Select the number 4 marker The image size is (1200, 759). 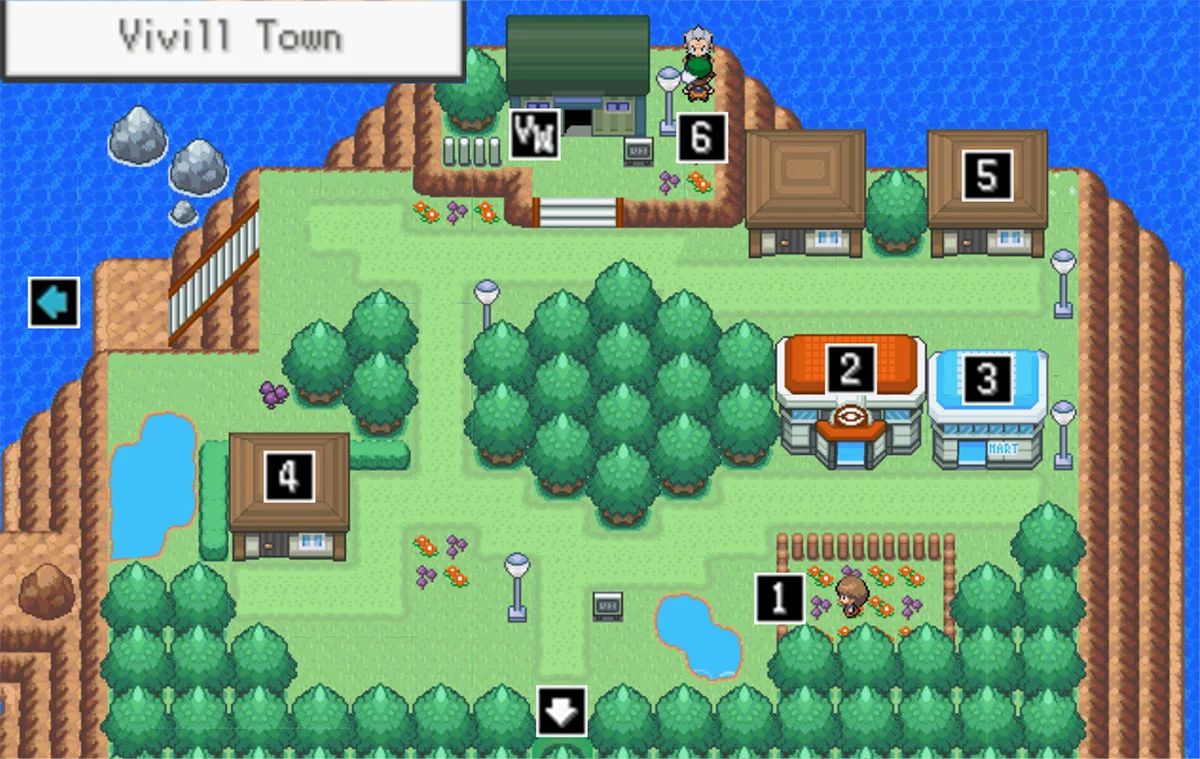tap(289, 476)
